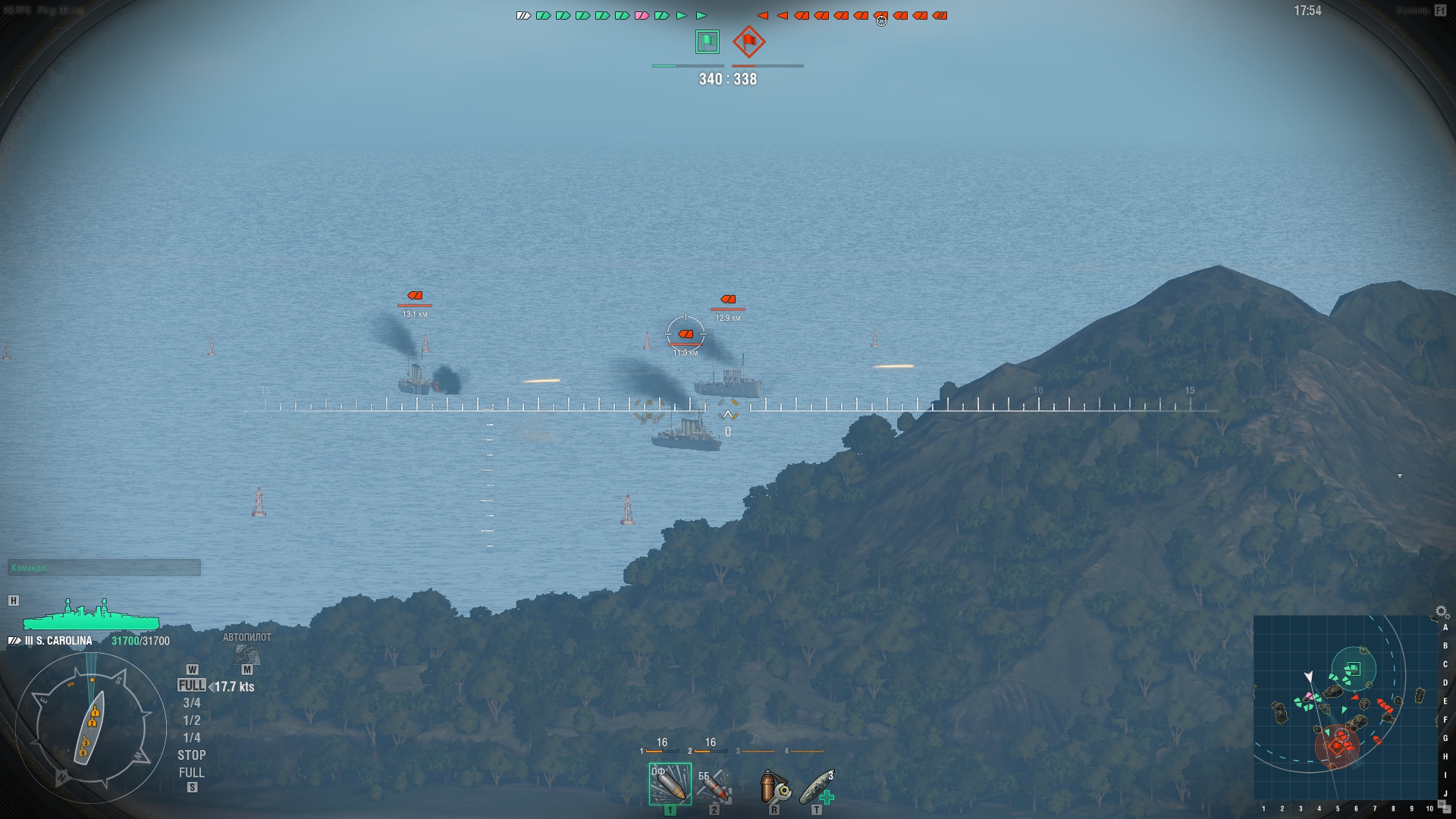Click the enemy marker at 12.9 km
This screenshot has width=1456, height=819.
click(x=730, y=299)
